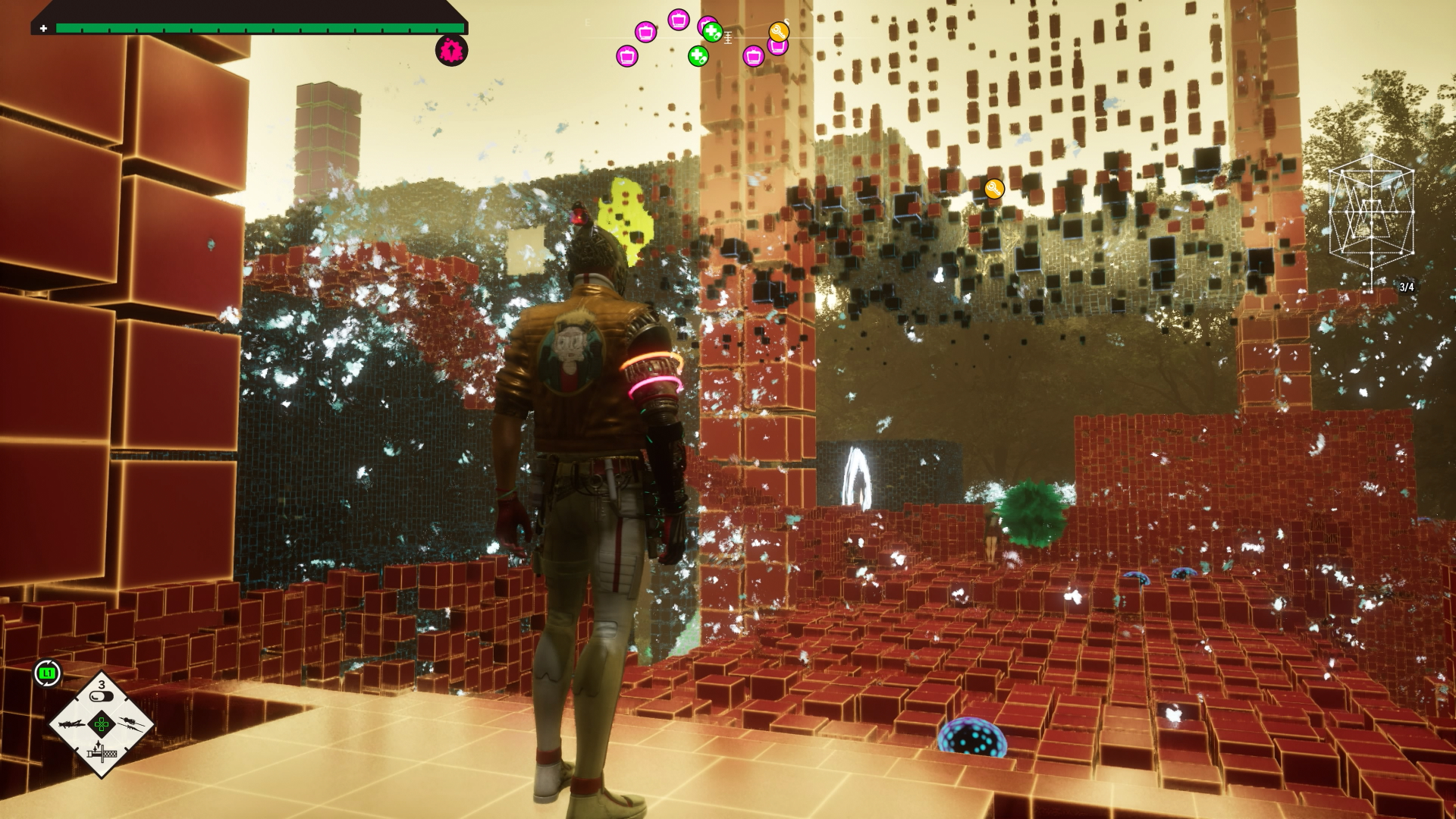Choose the left weapon in the item wheel

tap(74, 724)
